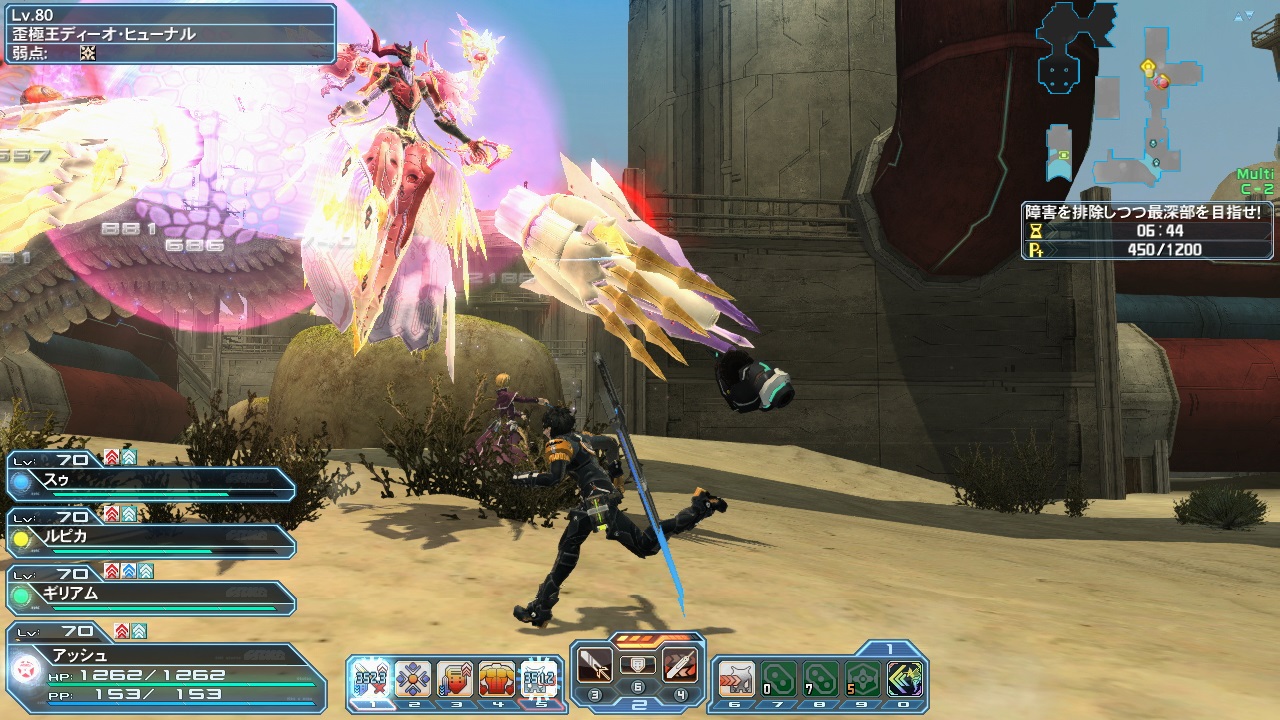
Task: Select the boss target info panel
Action: click(170, 34)
